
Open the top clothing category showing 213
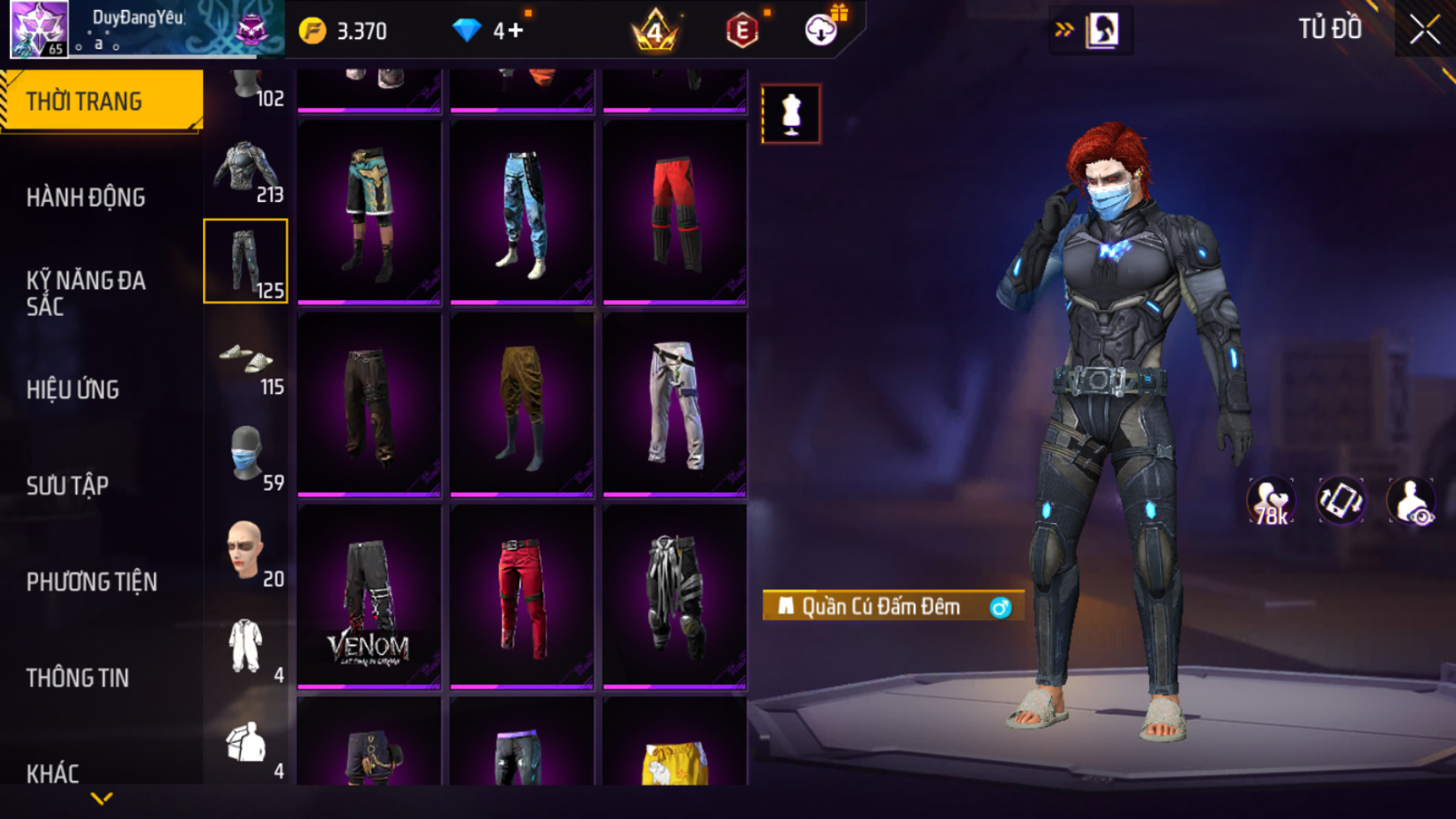[246, 171]
